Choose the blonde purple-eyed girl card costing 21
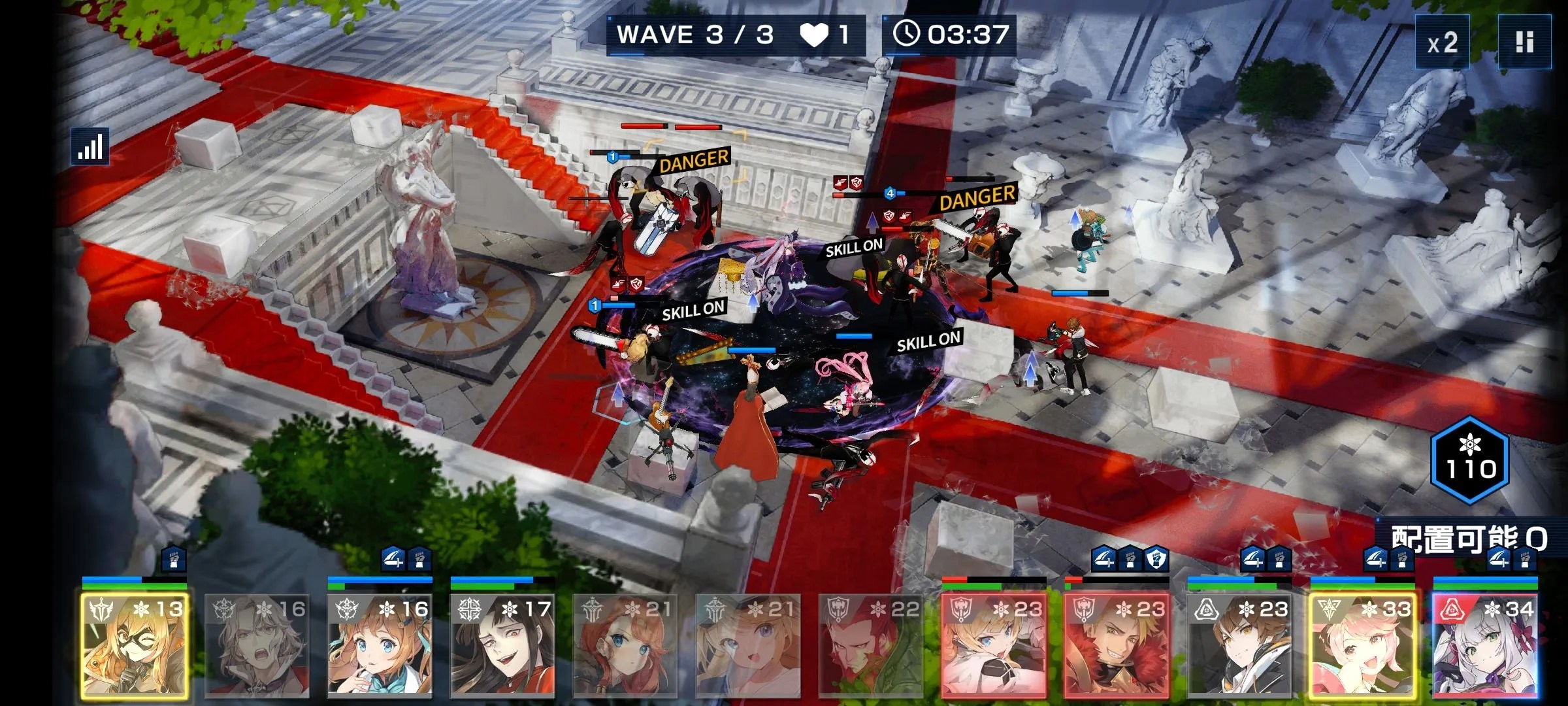Image resolution: width=1568 pixels, height=706 pixels. pyautogui.click(x=747, y=646)
